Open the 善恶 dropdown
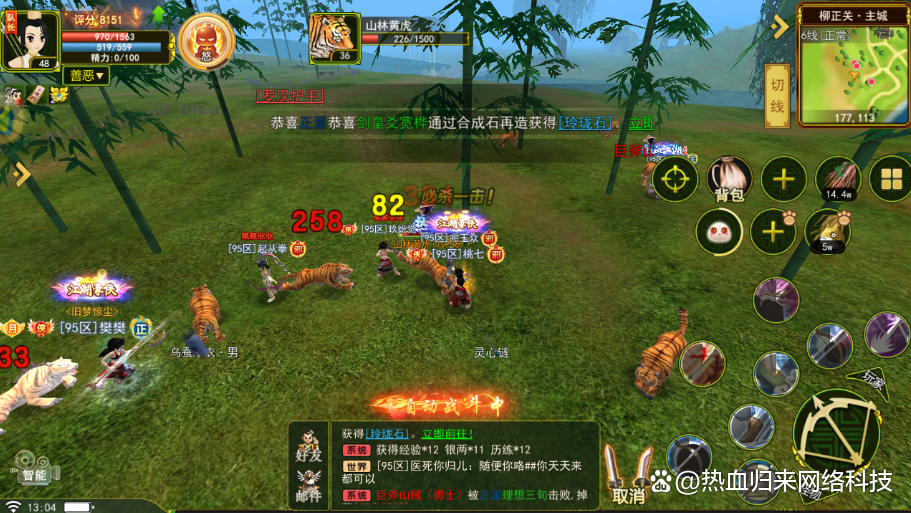Image resolution: width=911 pixels, height=513 pixels. [87, 76]
